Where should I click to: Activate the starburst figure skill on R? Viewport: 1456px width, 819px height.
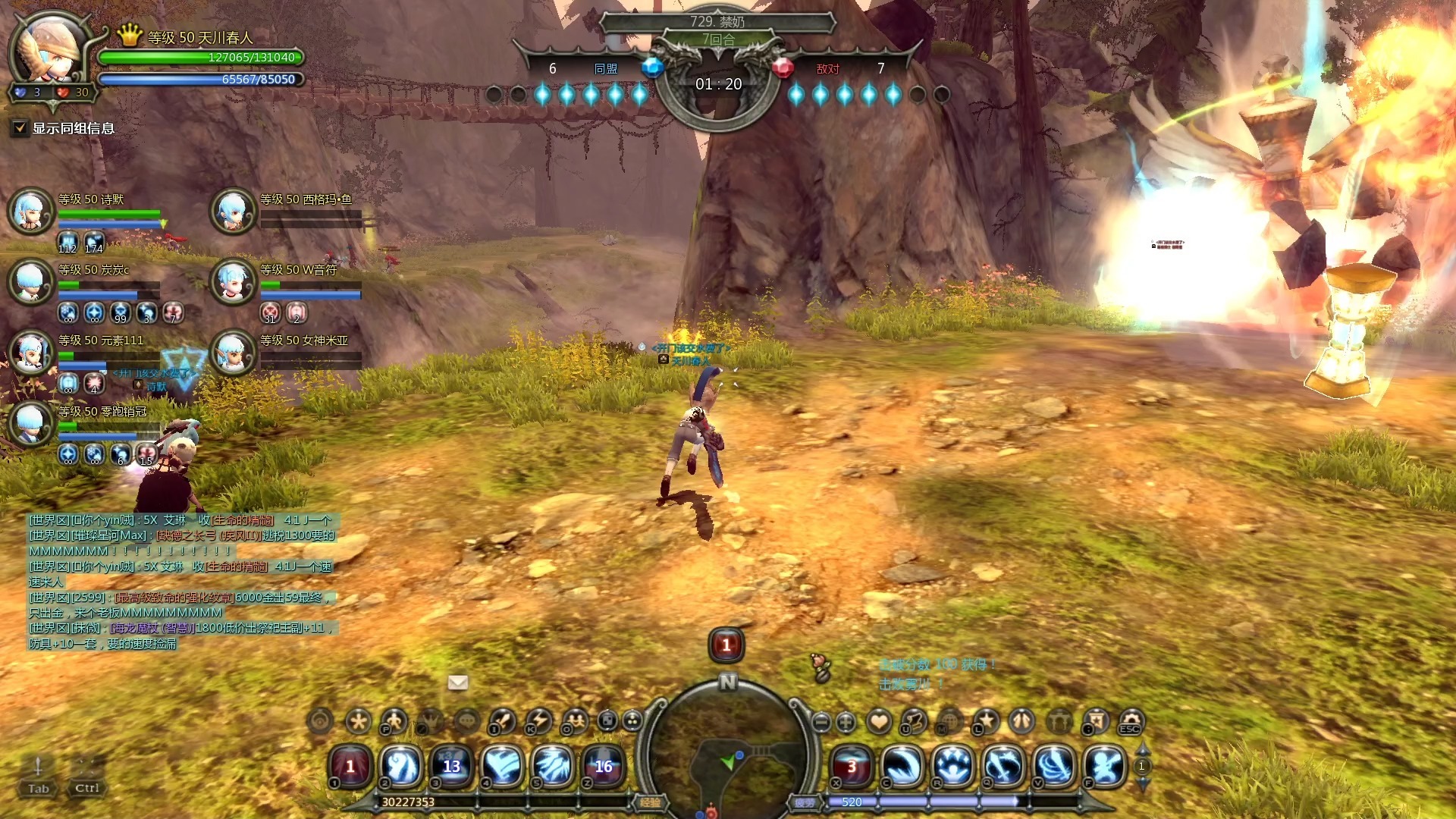pos(953,766)
